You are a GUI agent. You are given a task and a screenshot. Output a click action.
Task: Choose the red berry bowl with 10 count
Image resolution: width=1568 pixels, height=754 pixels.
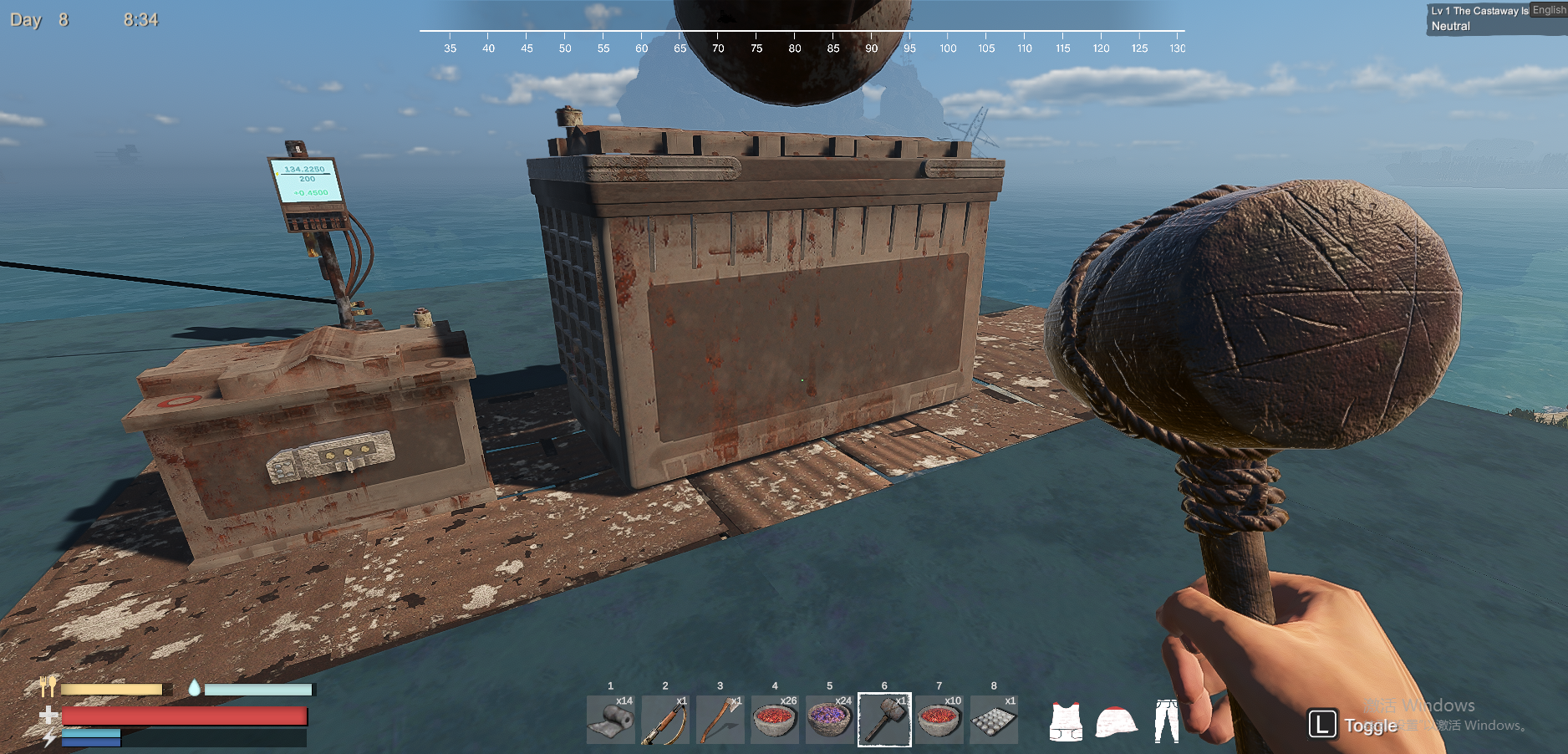pos(939,720)
